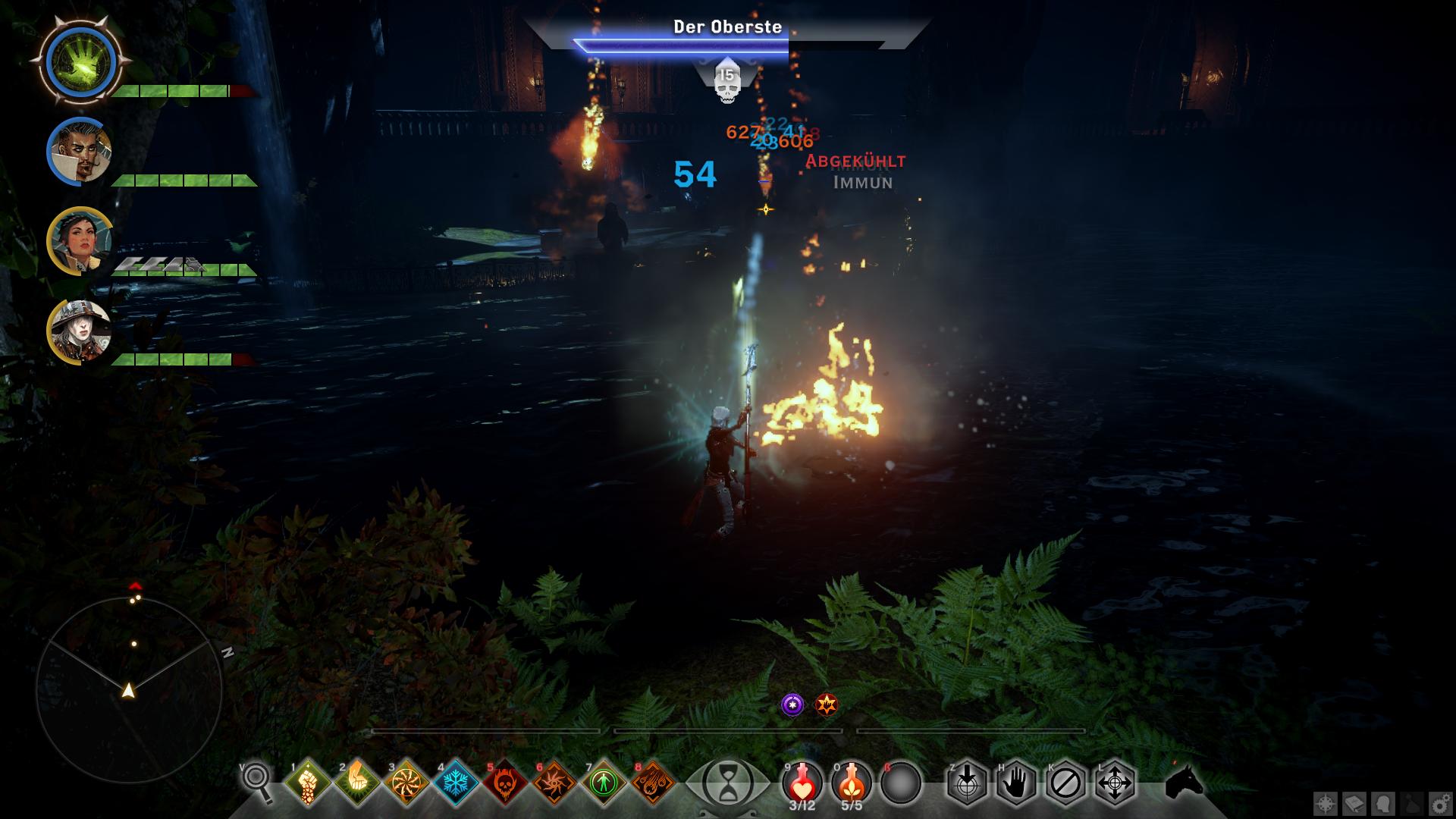Issue the open hand hold command
This screenshot has width=1456, height=819.
(1015, 782)
